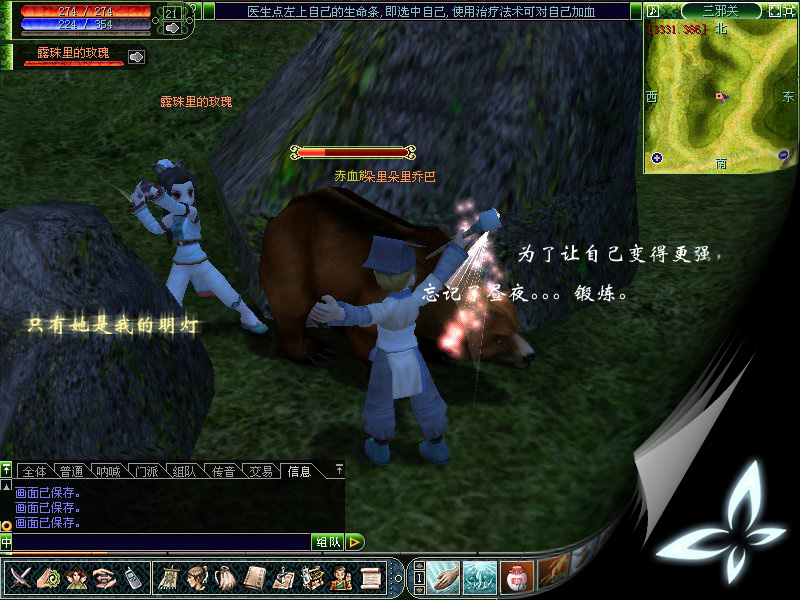Click the minimap of 三邪关
This screenshot has width=800, height=600.
[718, 95]
